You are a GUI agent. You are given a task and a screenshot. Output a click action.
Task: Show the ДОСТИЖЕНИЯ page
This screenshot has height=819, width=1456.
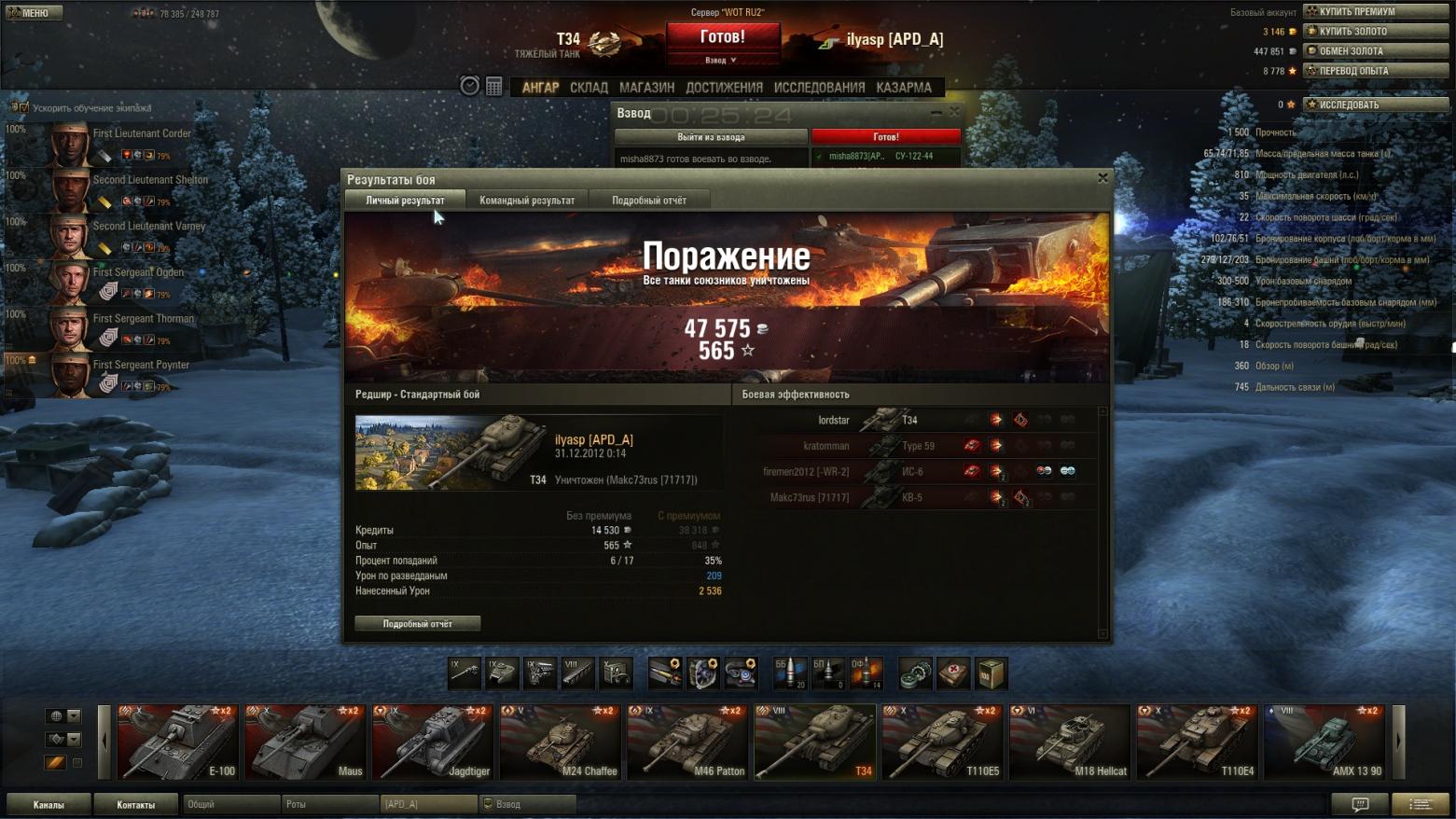(724, 88)
